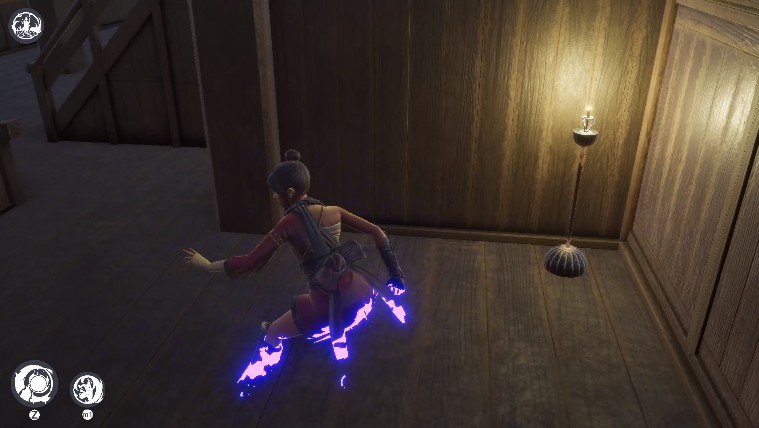The image size is (759, 428).
Task: Use the small demon face ability
Action: (87, 388)
